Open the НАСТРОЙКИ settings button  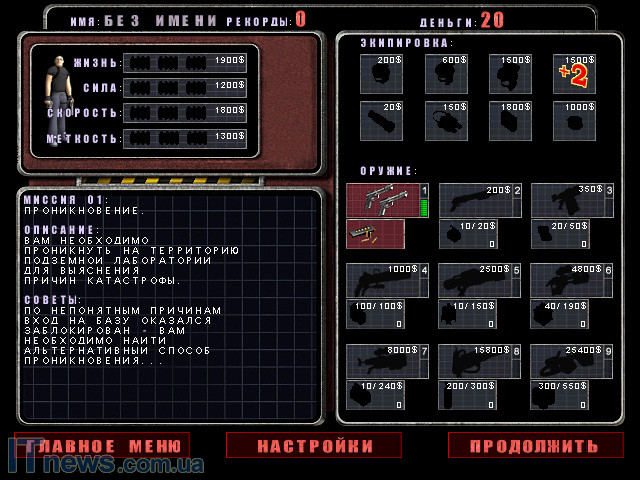coord(314,445)
